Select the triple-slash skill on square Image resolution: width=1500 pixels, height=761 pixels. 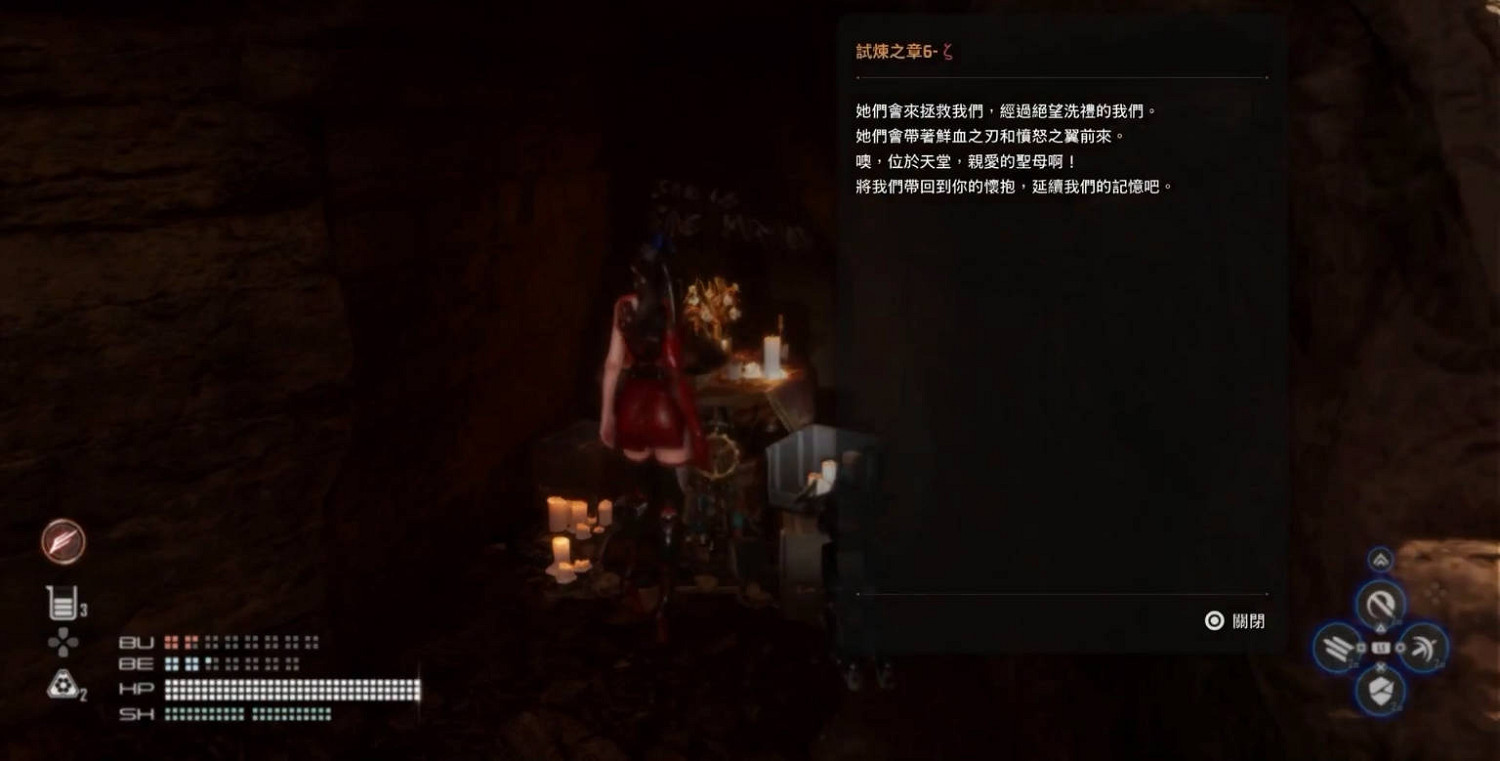coord(1340,648)
